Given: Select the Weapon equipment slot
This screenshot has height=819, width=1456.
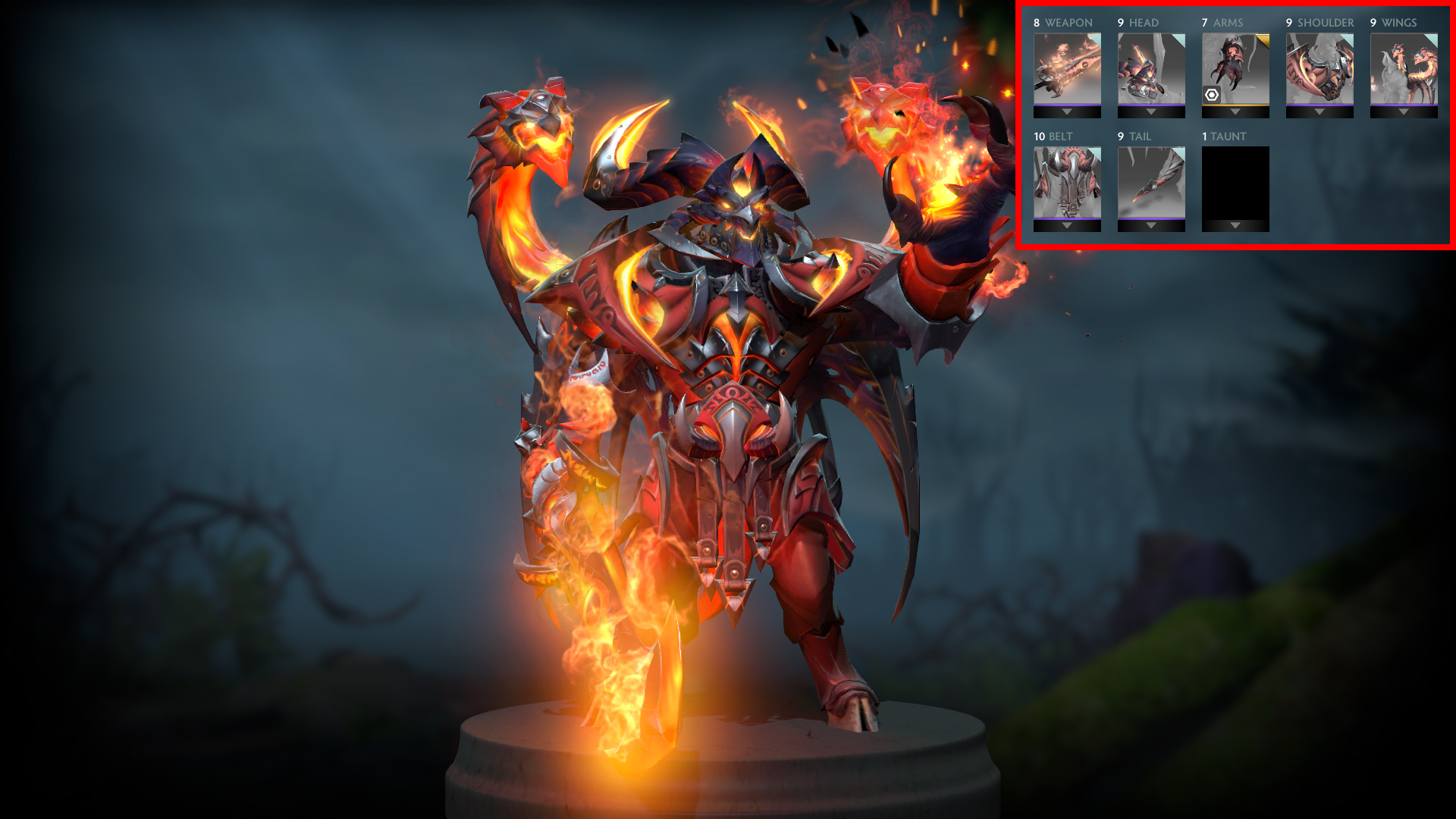Looking at the screenshot, I should click(x=1067, y=68).
